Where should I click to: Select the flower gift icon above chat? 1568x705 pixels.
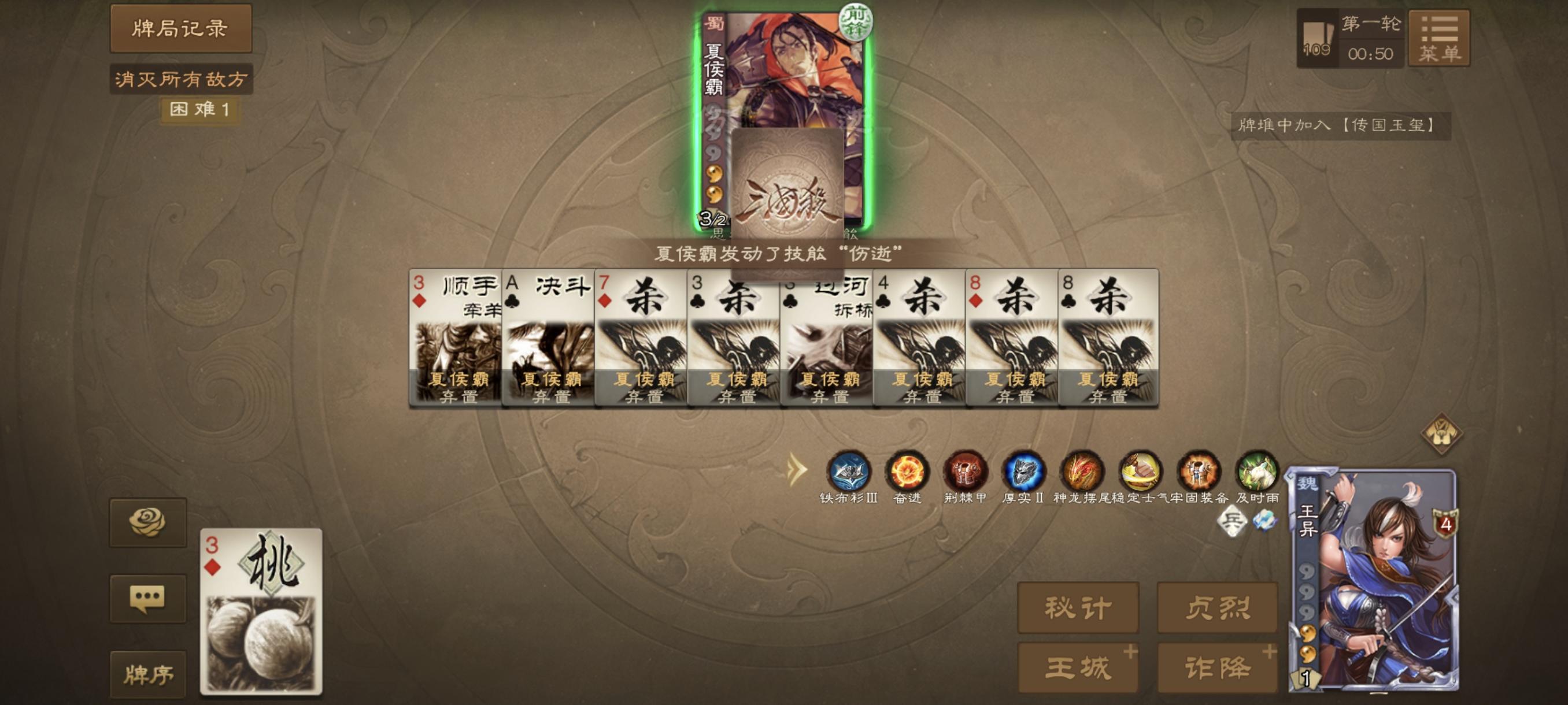[149, 521]
